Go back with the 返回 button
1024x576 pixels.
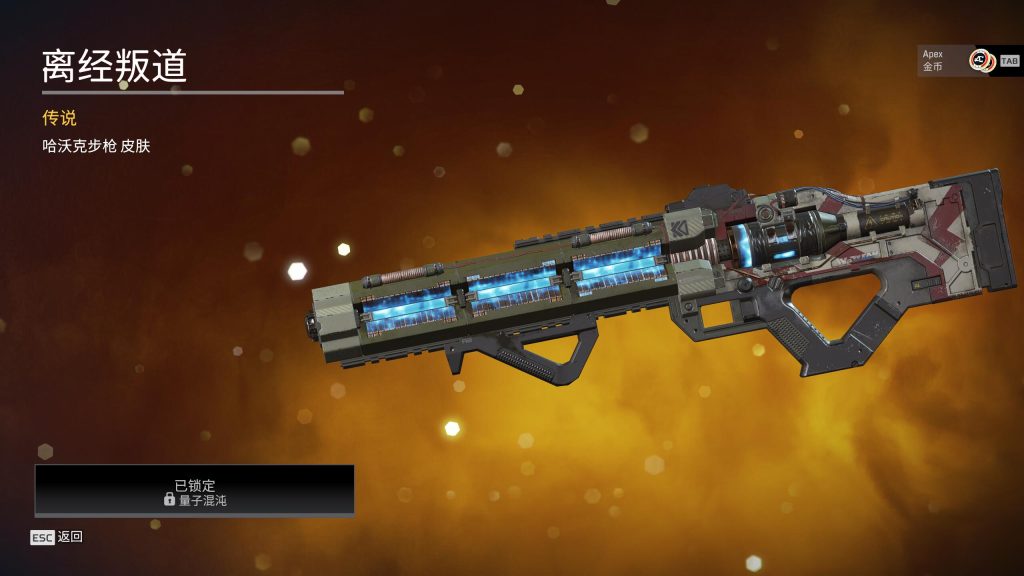57,537
